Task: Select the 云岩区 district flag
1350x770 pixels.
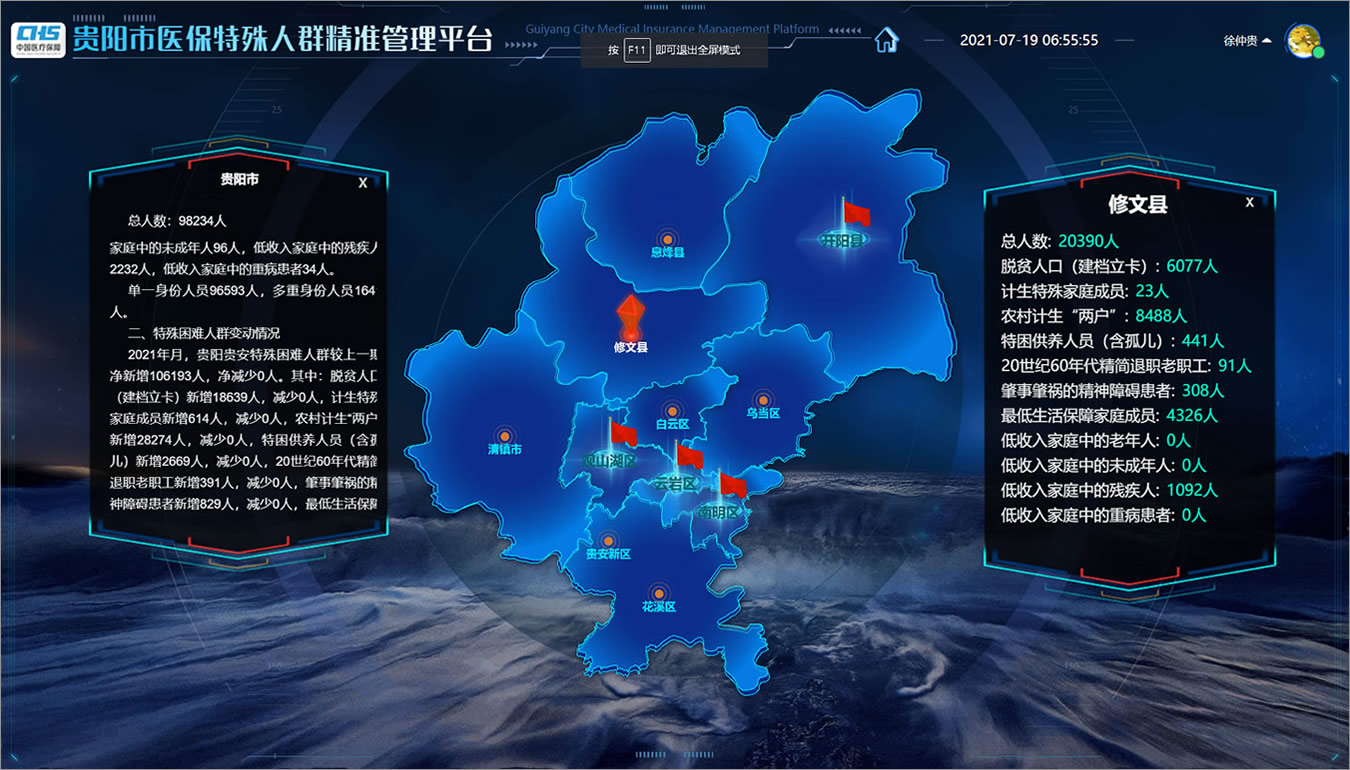Action: pyautogui.click(x=688, y=458)
